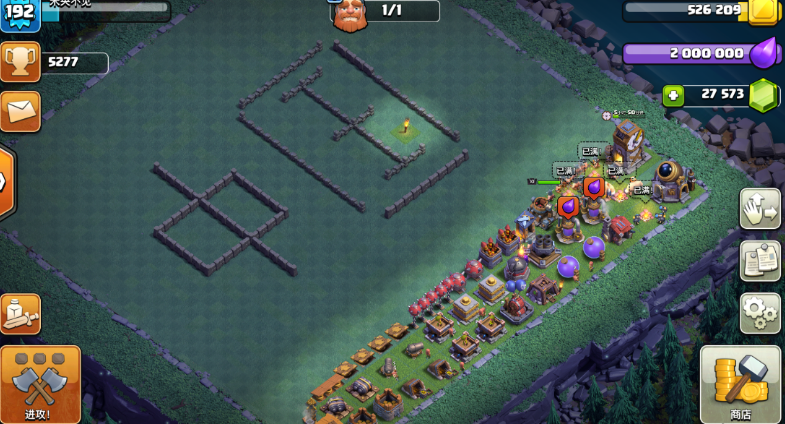Tap the Master Builder 1/1 portrait
This screenshot has width=785, height=424.
pyautogui.click(x=349, y=13)
